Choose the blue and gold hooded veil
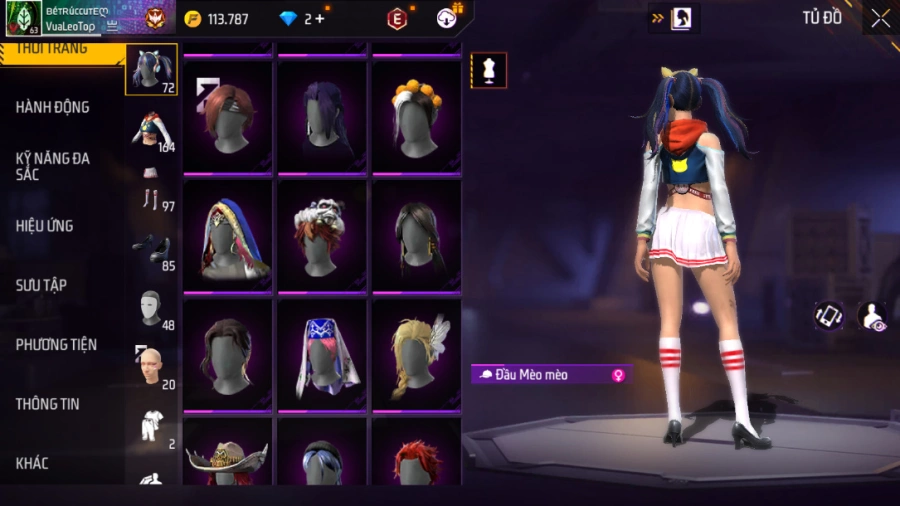The height and width of the screenshot is (506, 900). click(x=227, y=236)
